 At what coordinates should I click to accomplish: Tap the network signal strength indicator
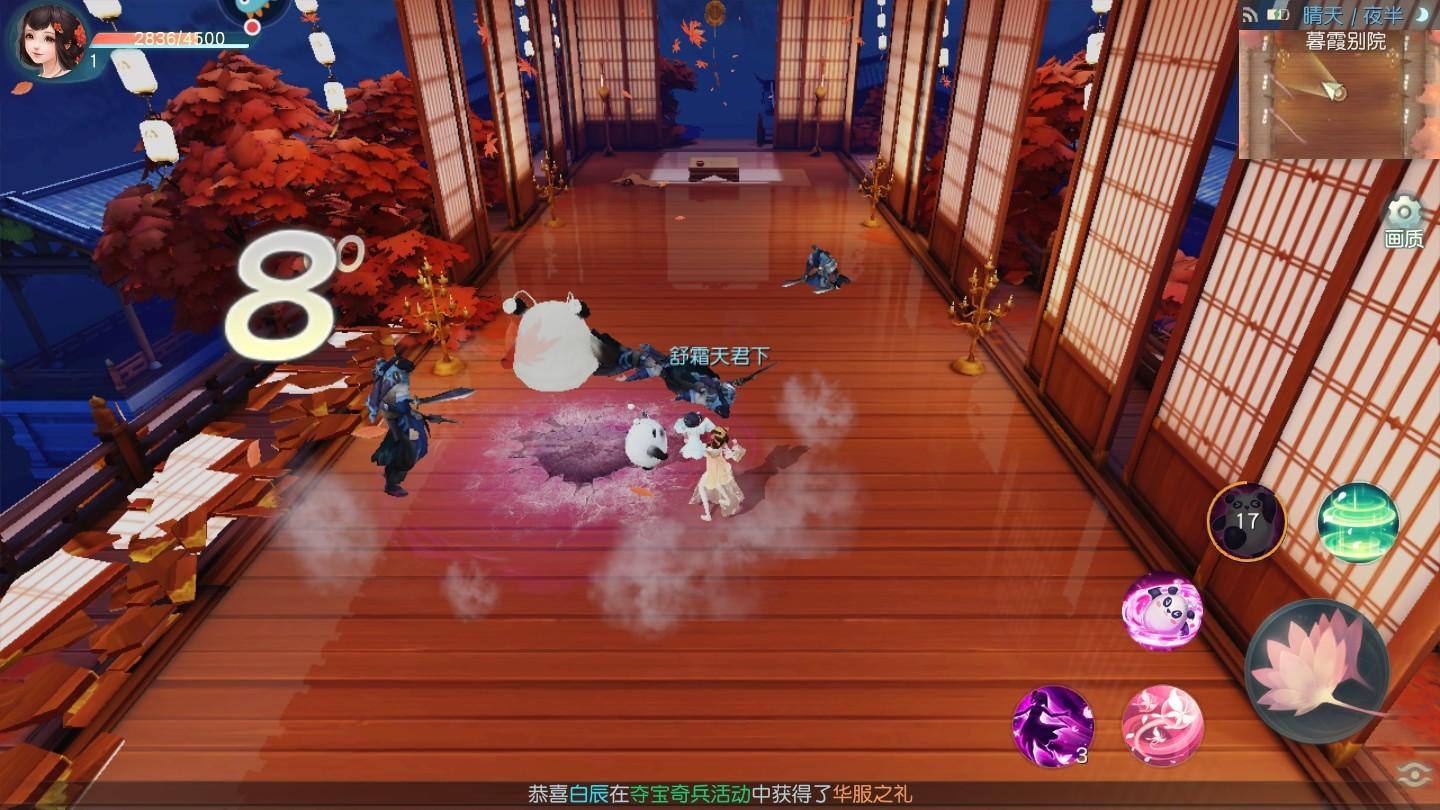pos(1249,13)
